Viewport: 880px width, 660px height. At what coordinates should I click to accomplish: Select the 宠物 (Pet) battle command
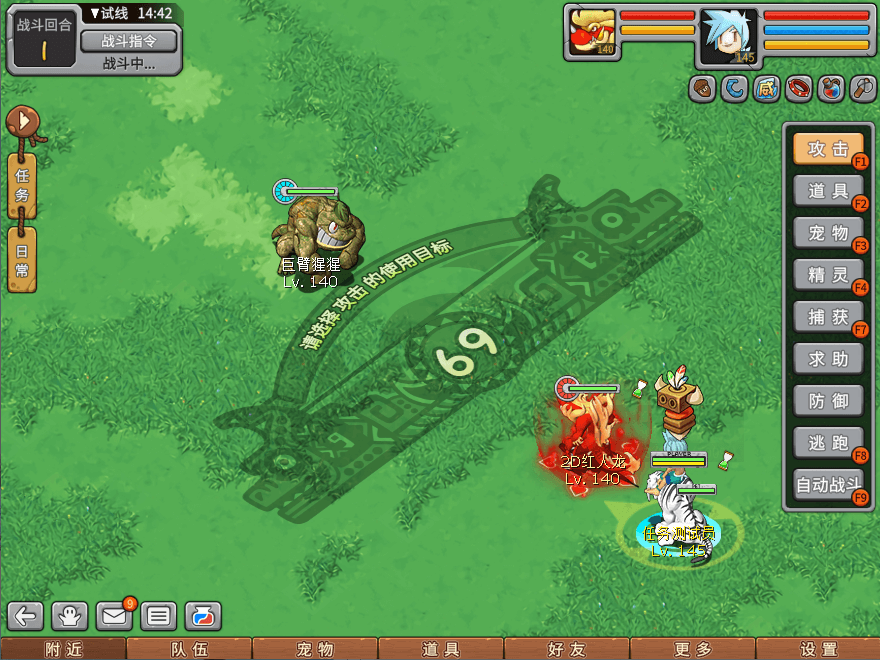coord(828,233)
